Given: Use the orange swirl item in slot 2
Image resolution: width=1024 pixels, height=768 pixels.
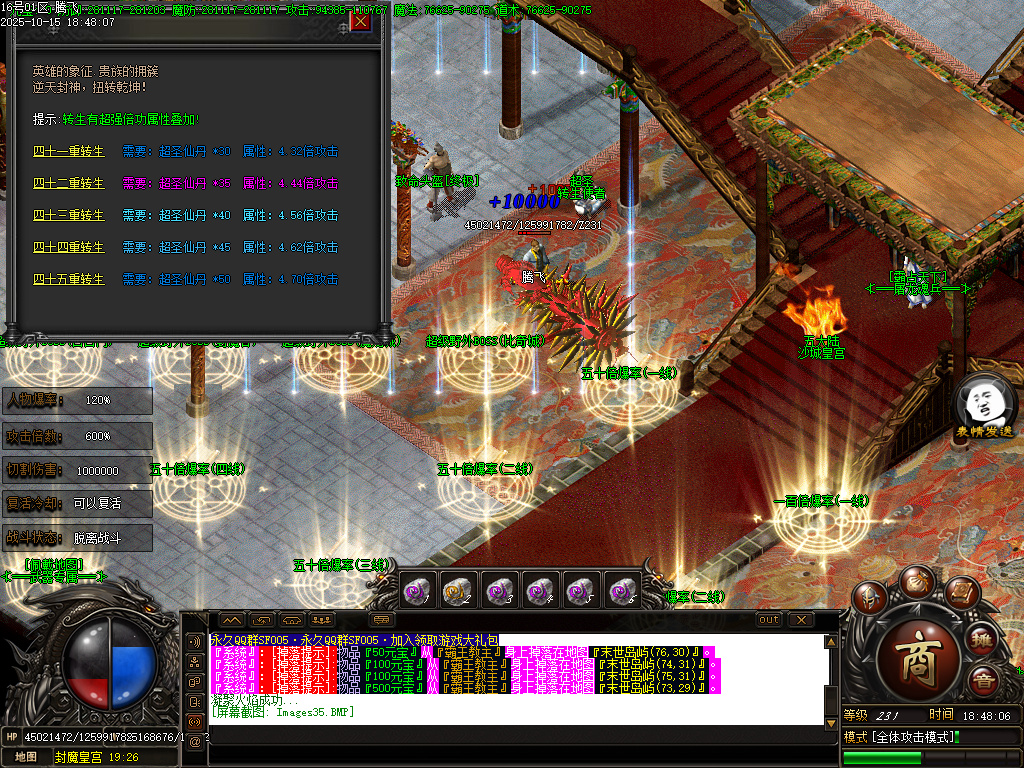Looking at the screenshot, I should (457, 591).
